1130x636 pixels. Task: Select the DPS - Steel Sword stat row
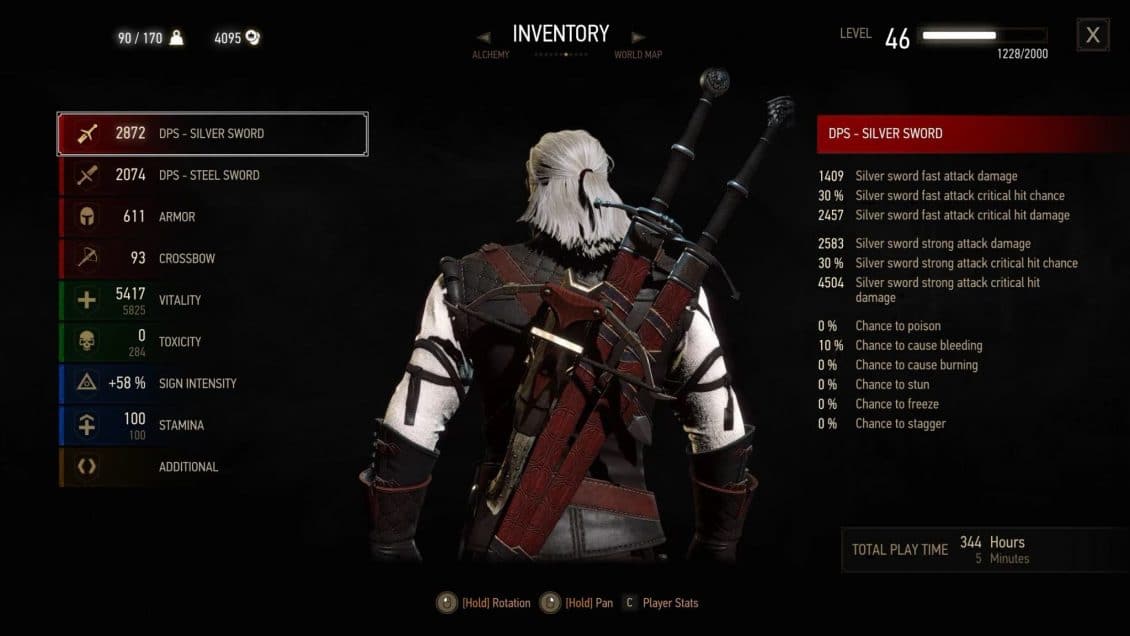[212, 175]
